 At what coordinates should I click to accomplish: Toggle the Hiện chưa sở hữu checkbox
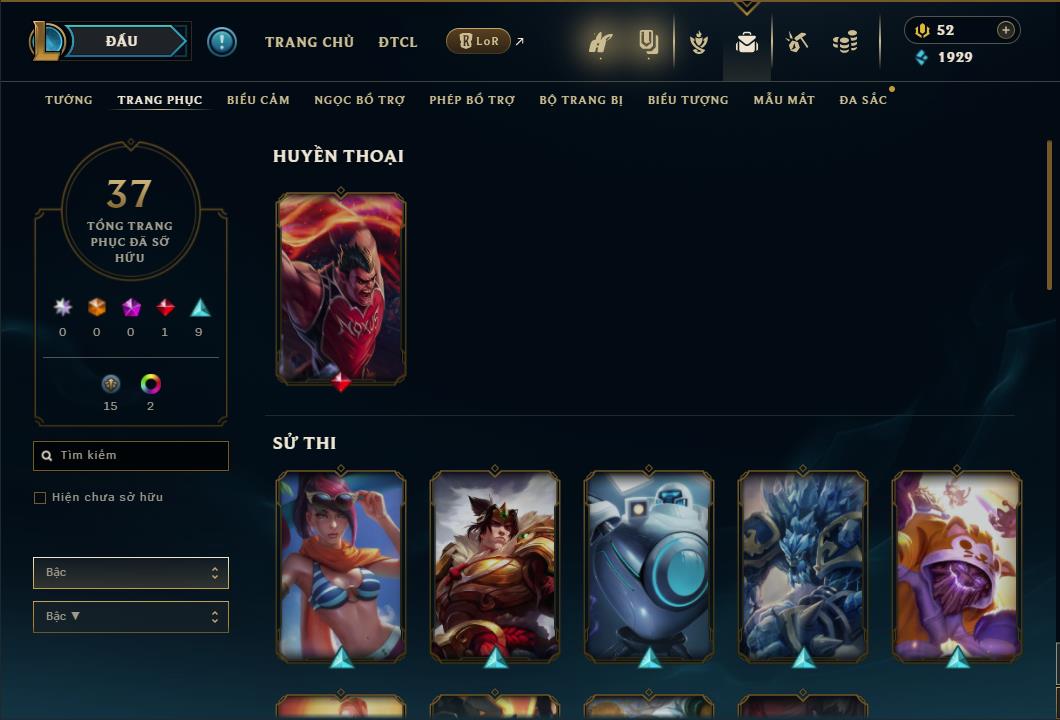40,498
